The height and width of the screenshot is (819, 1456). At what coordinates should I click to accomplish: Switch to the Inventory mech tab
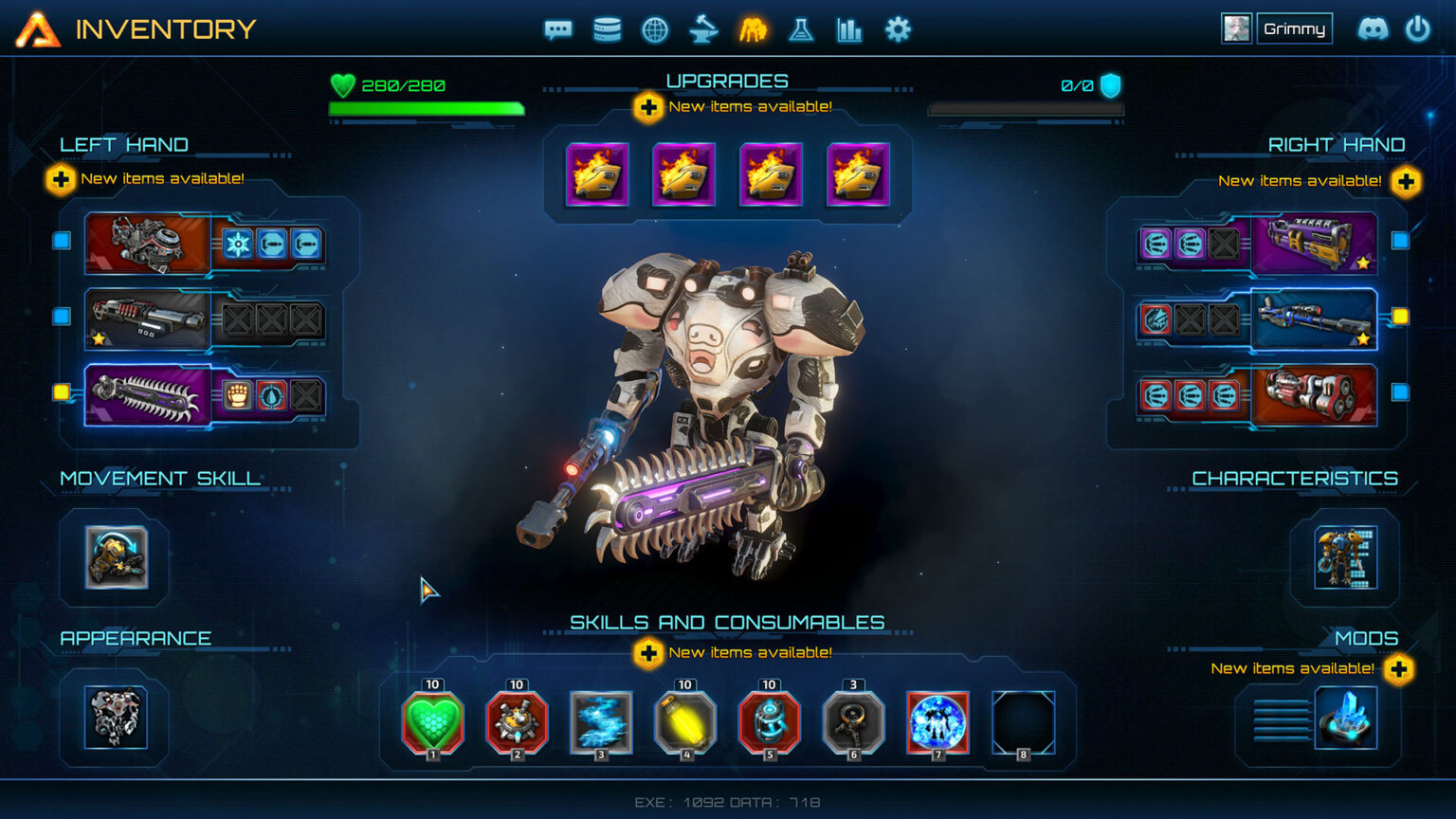click(753, 29)
